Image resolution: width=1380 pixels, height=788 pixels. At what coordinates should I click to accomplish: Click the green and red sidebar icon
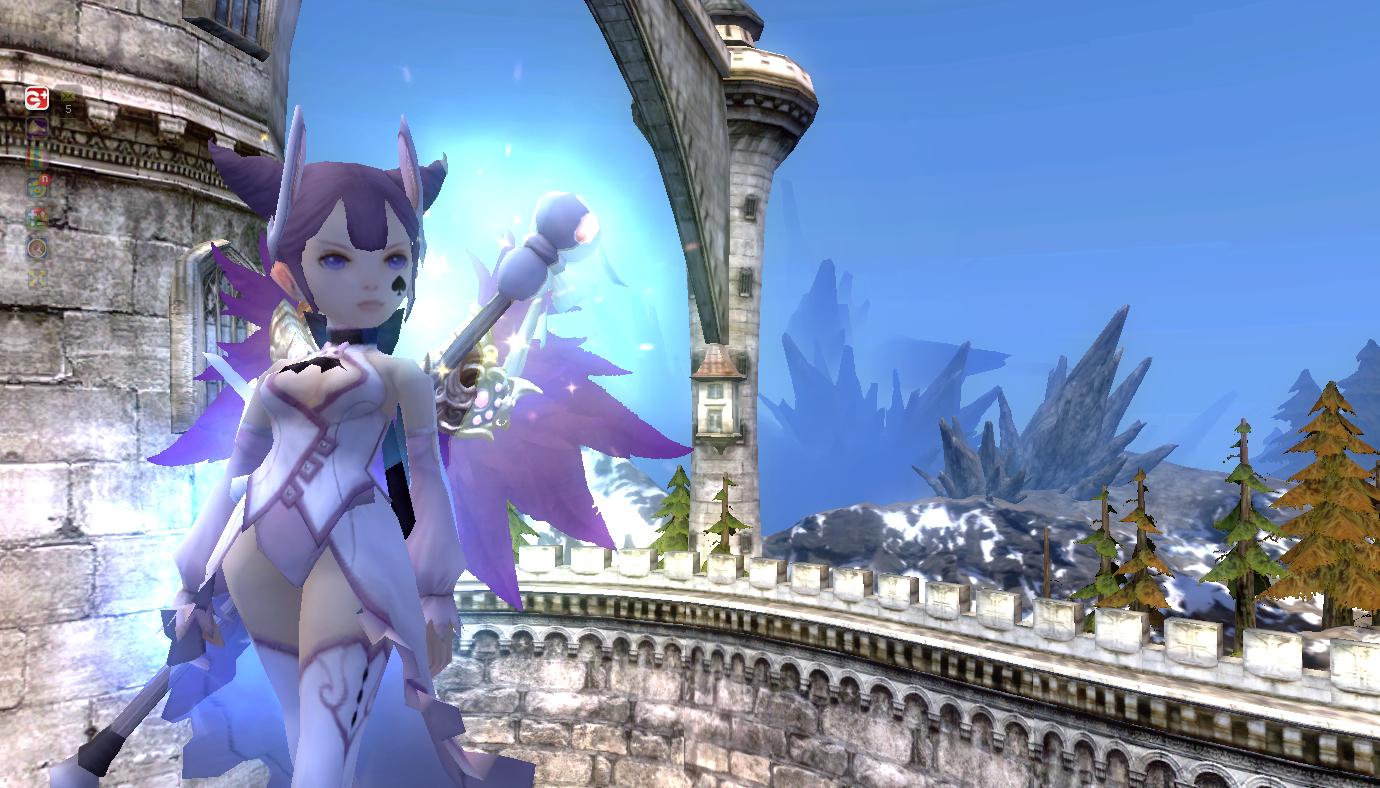(37, 217)
